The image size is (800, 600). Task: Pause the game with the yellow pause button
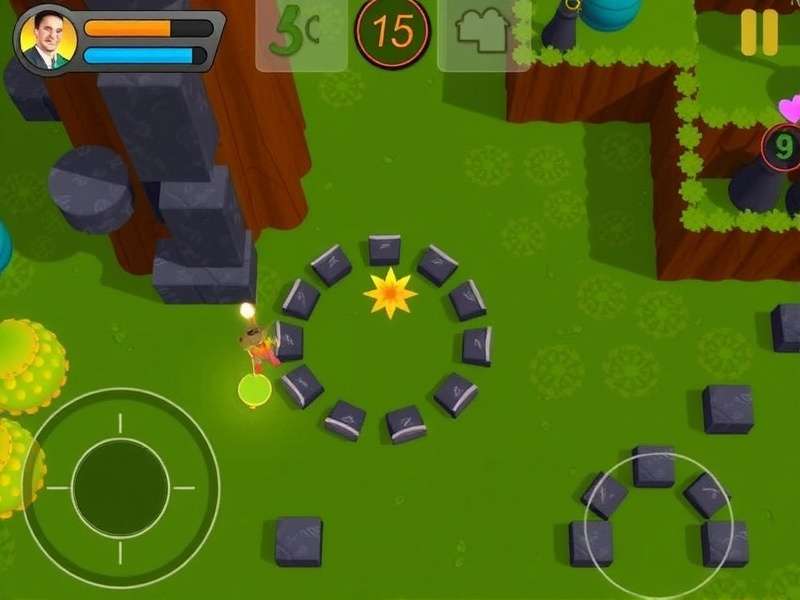pyautogui.click(x=759, y=32)
